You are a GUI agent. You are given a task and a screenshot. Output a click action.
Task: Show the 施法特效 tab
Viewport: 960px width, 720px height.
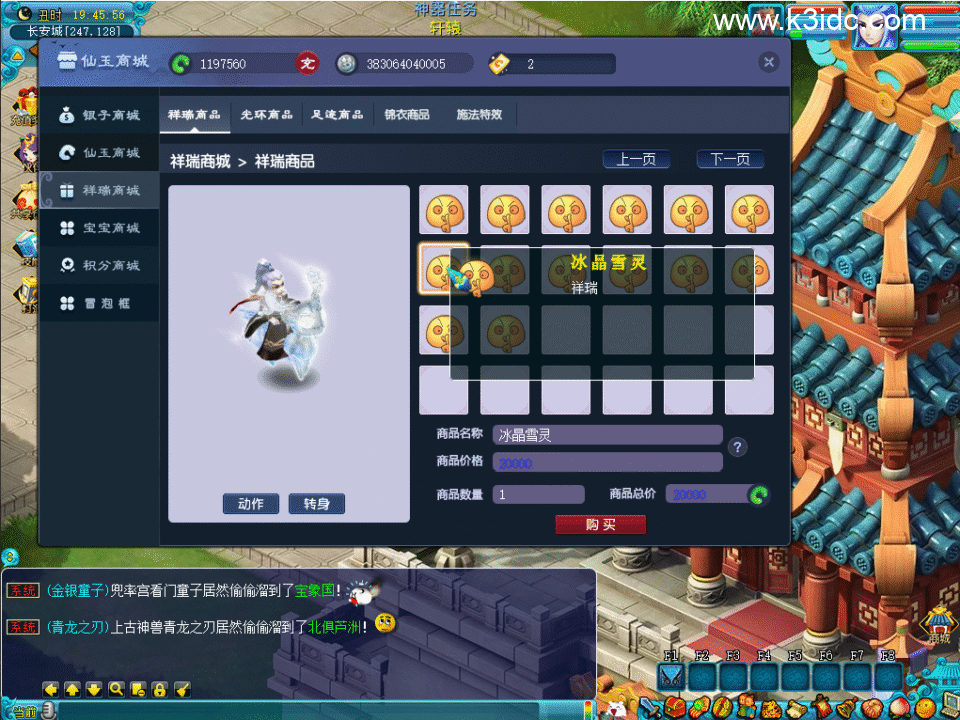tap(479, 115)
